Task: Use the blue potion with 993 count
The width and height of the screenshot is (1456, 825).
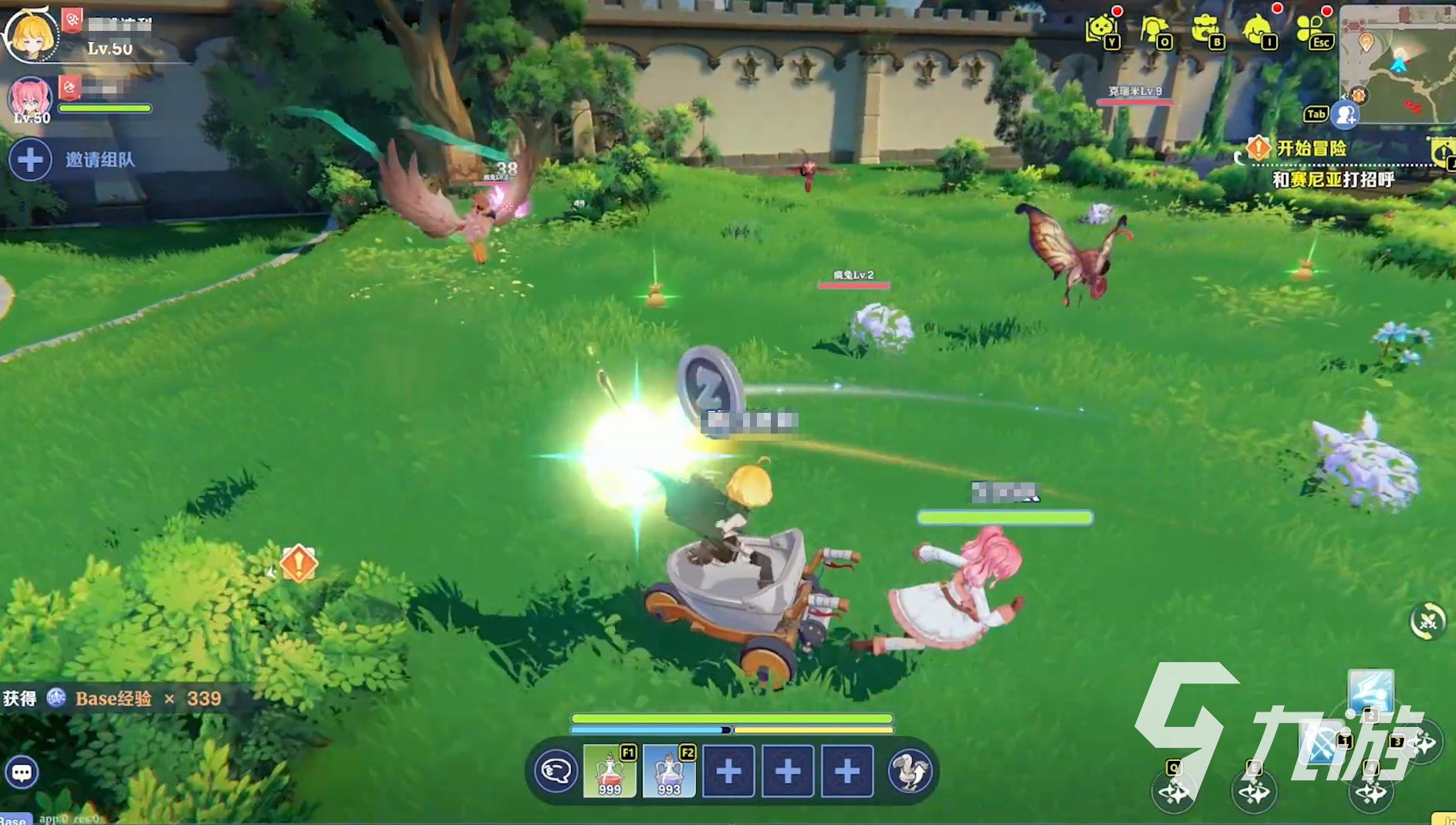Action: [669, 771]
